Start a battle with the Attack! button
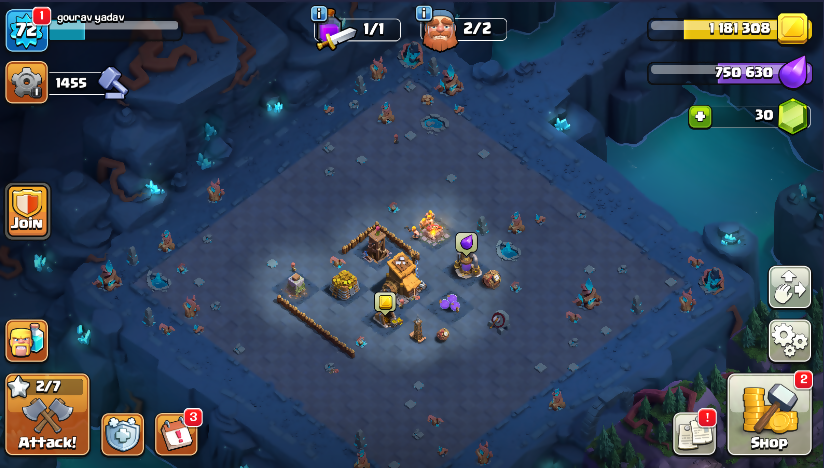 (47, 414)
